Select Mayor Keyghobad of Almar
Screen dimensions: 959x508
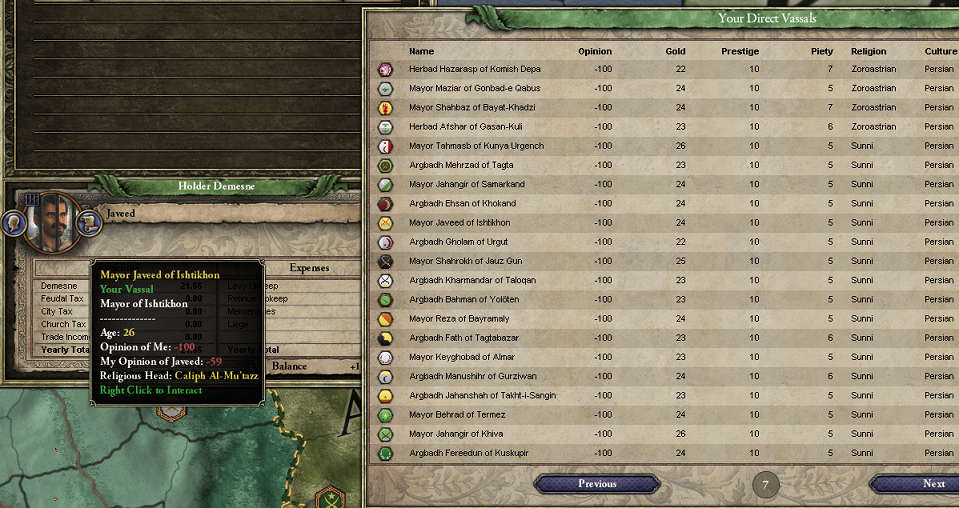point(460,357)
